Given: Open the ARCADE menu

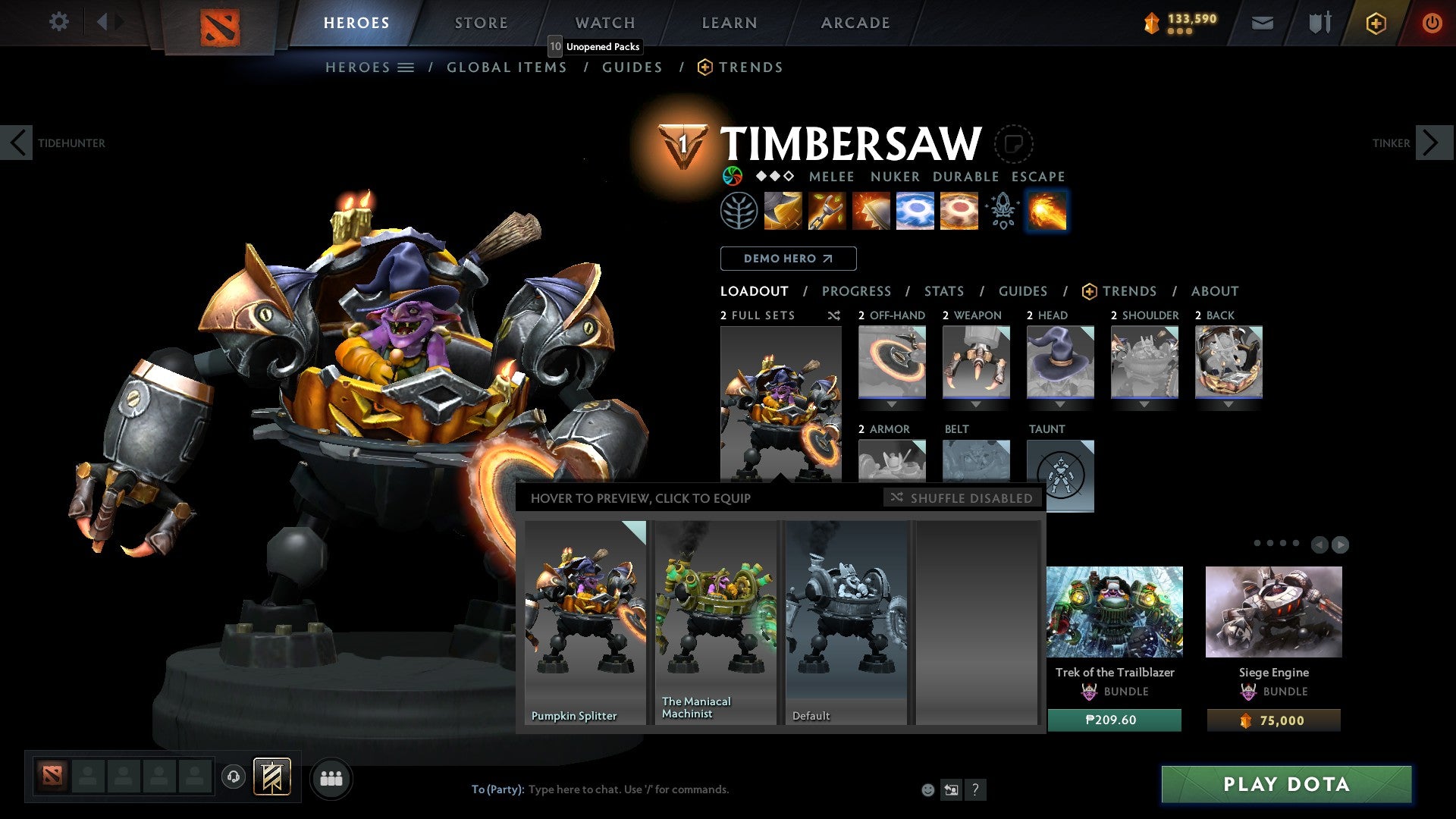Looking at the screenshot, I should pos(855,23).
